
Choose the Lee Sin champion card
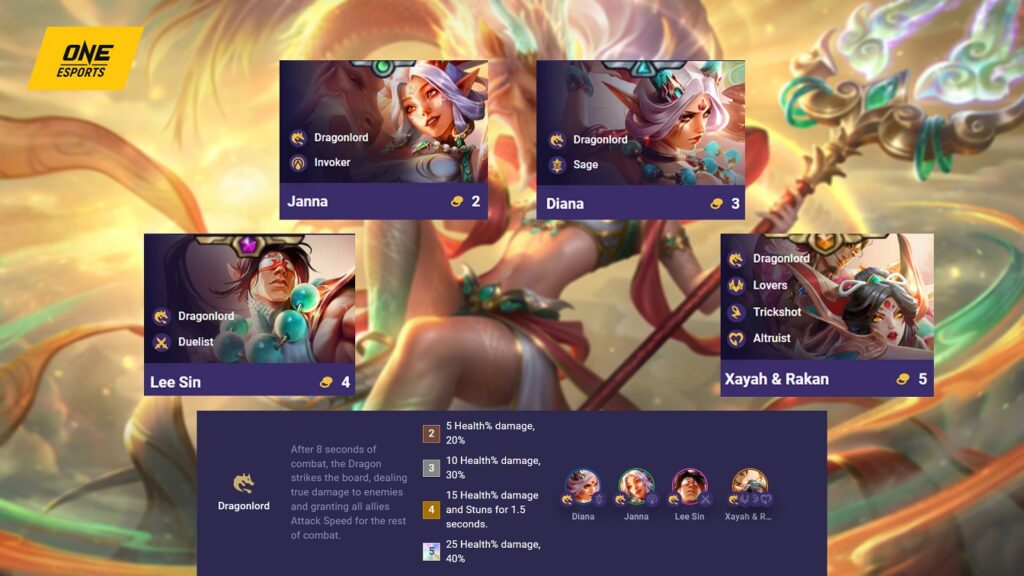pos(249,314)
